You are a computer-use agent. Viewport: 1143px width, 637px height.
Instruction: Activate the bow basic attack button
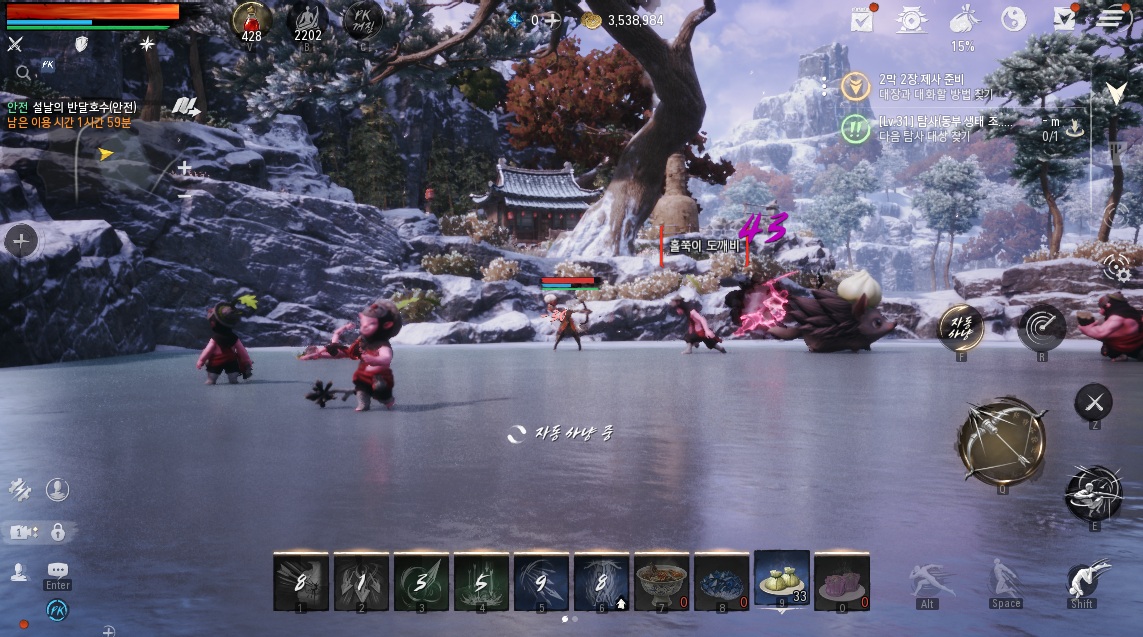(1001, 441)
